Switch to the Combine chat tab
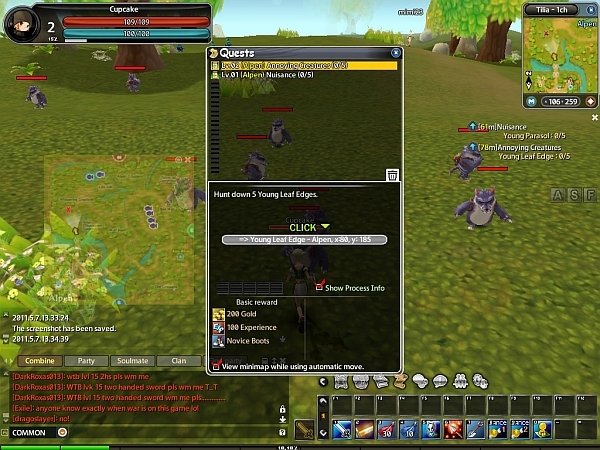The image size is (600, 450). pyautogui.click(x=40, y=360)
